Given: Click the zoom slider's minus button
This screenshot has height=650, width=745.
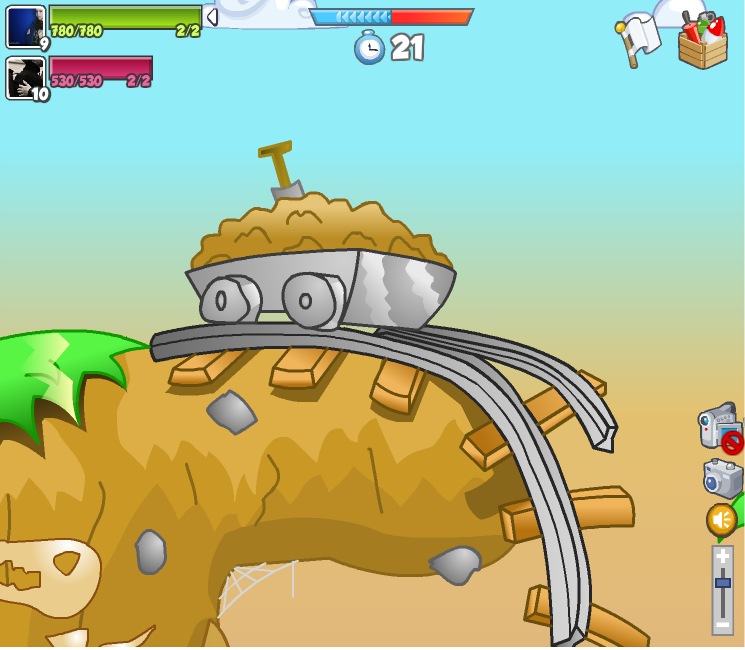Looking at the screenshot, I should 722,624.
